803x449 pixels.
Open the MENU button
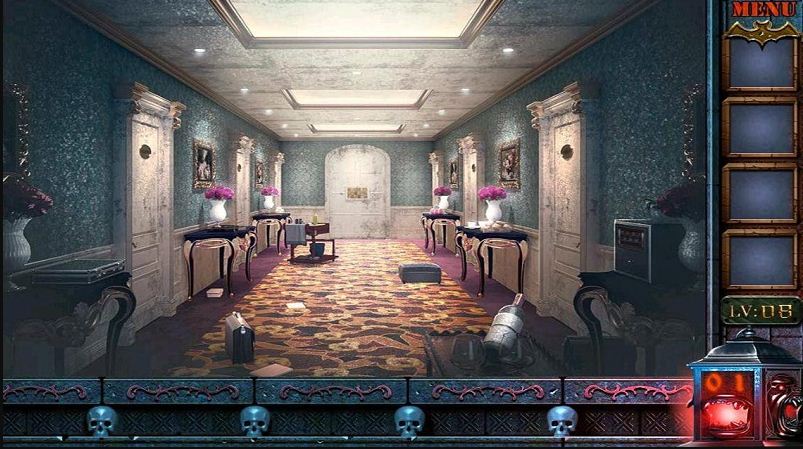tap(762, 10)
